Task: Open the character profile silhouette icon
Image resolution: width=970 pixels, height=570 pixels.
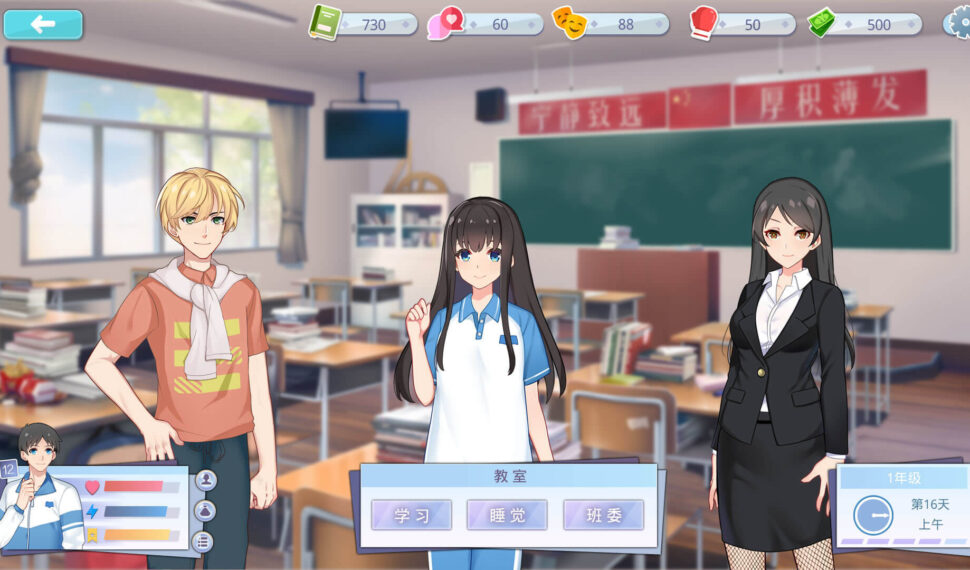Action: coord(206,480)
